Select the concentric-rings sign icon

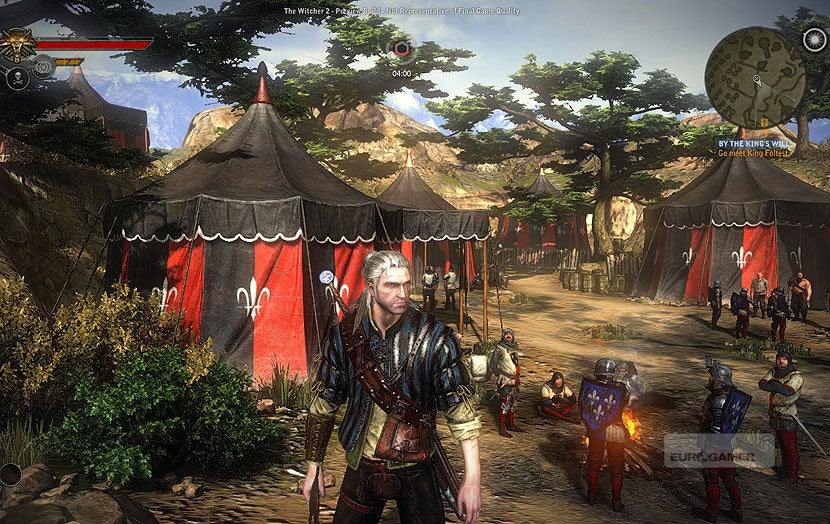[43, 67]
